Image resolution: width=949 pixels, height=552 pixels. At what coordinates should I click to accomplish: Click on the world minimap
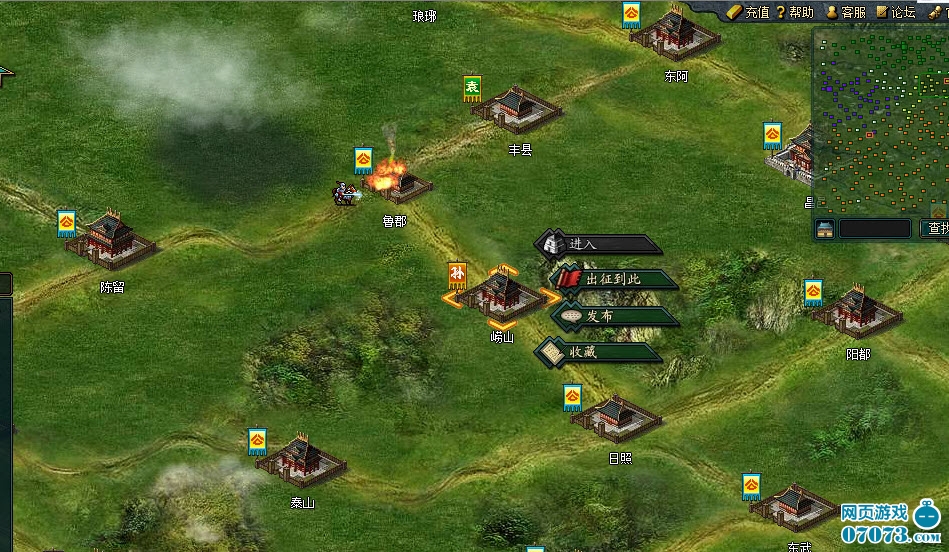pos(880,120)
